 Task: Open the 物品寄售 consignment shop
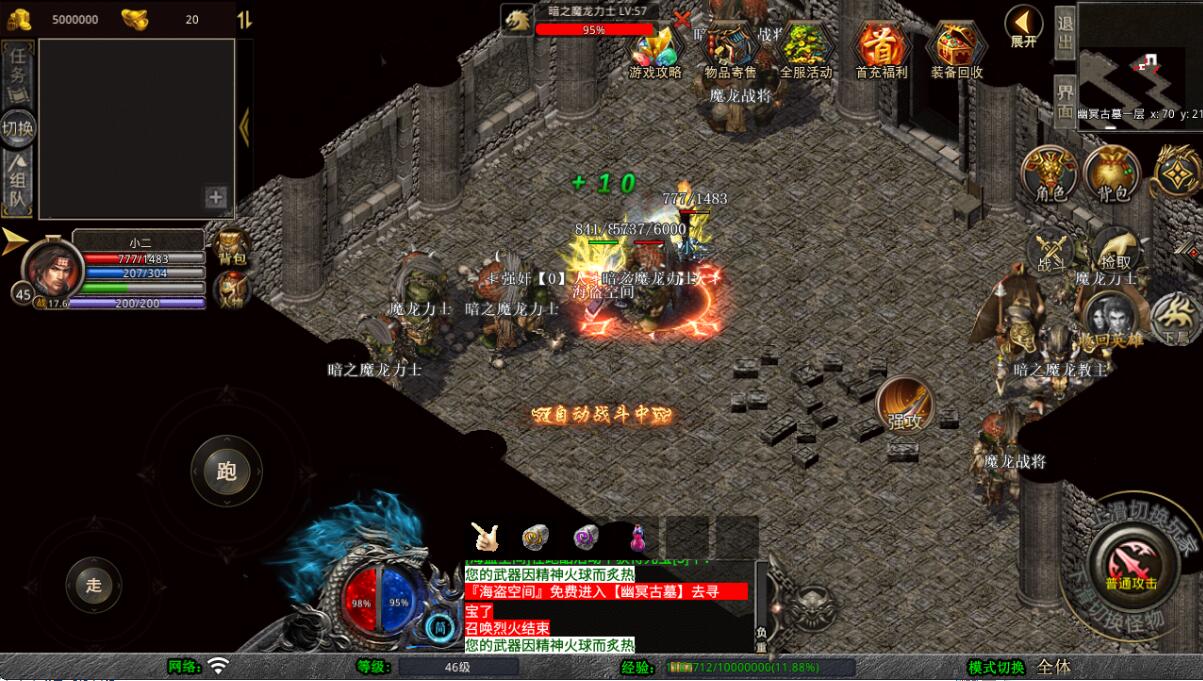[730, 50]
